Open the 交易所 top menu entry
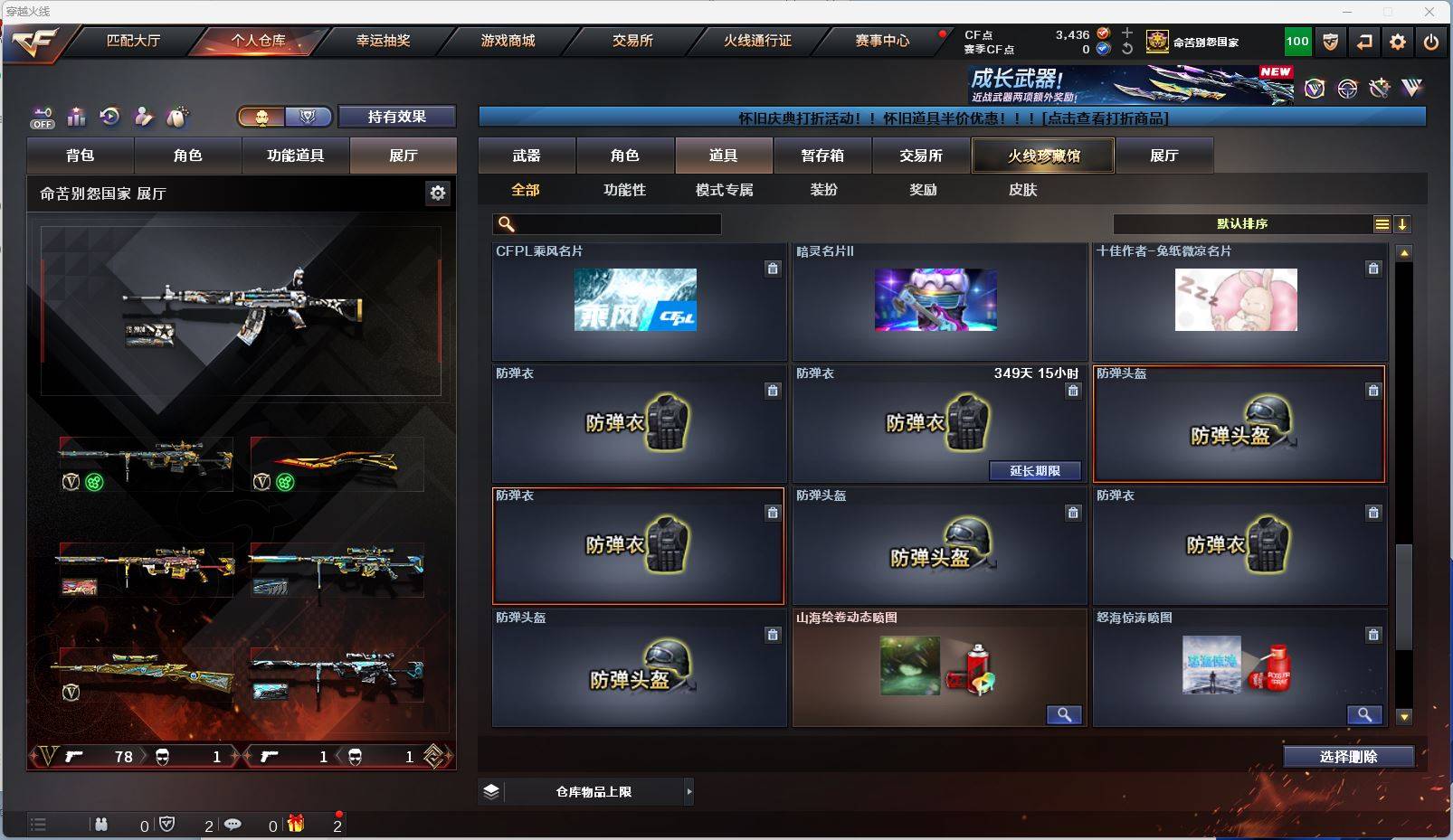Viewport: 1453px width, 840px height. 632,41
